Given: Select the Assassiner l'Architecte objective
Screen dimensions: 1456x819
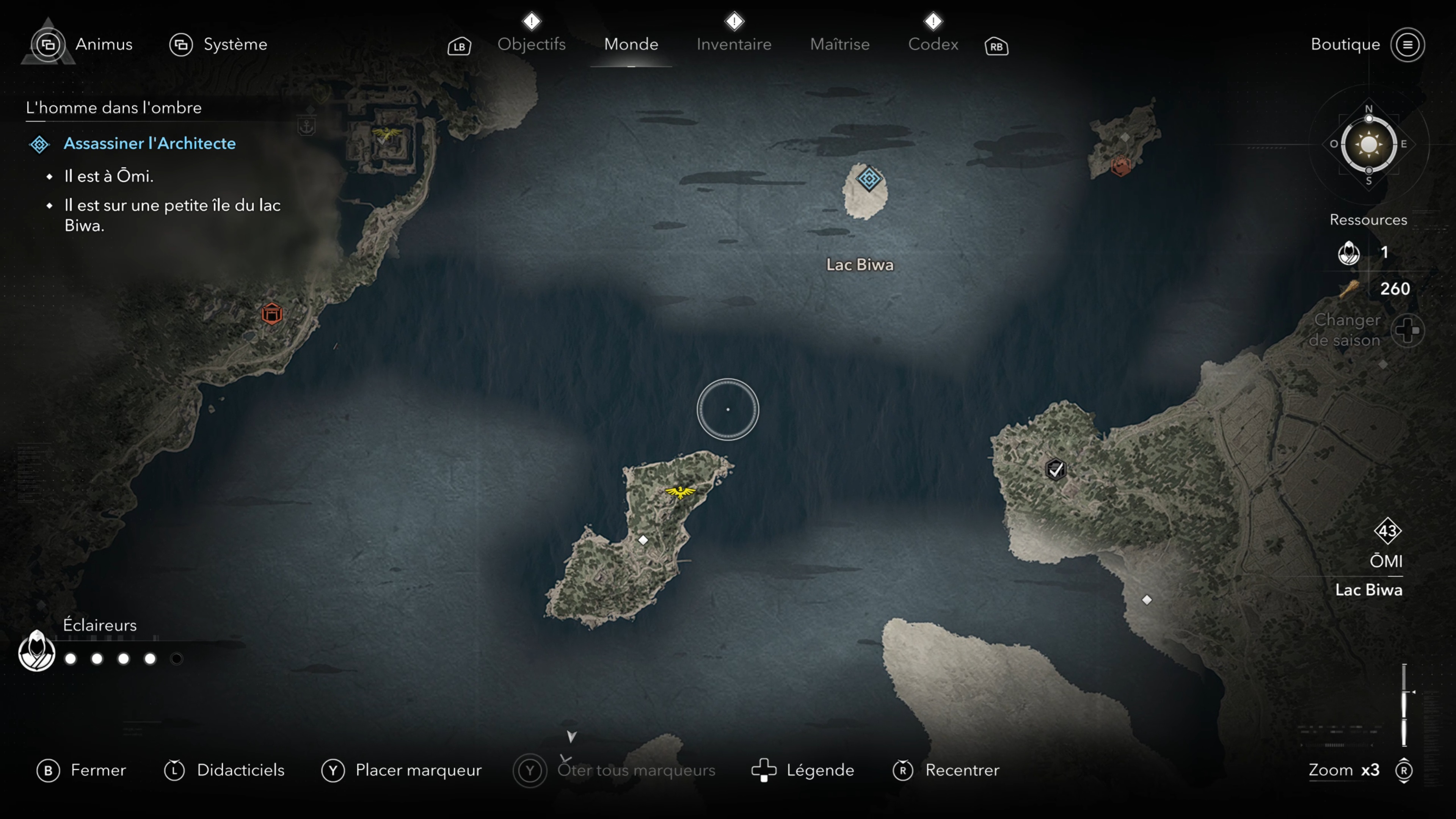Looking at the screenshot, I should (149, 144).
